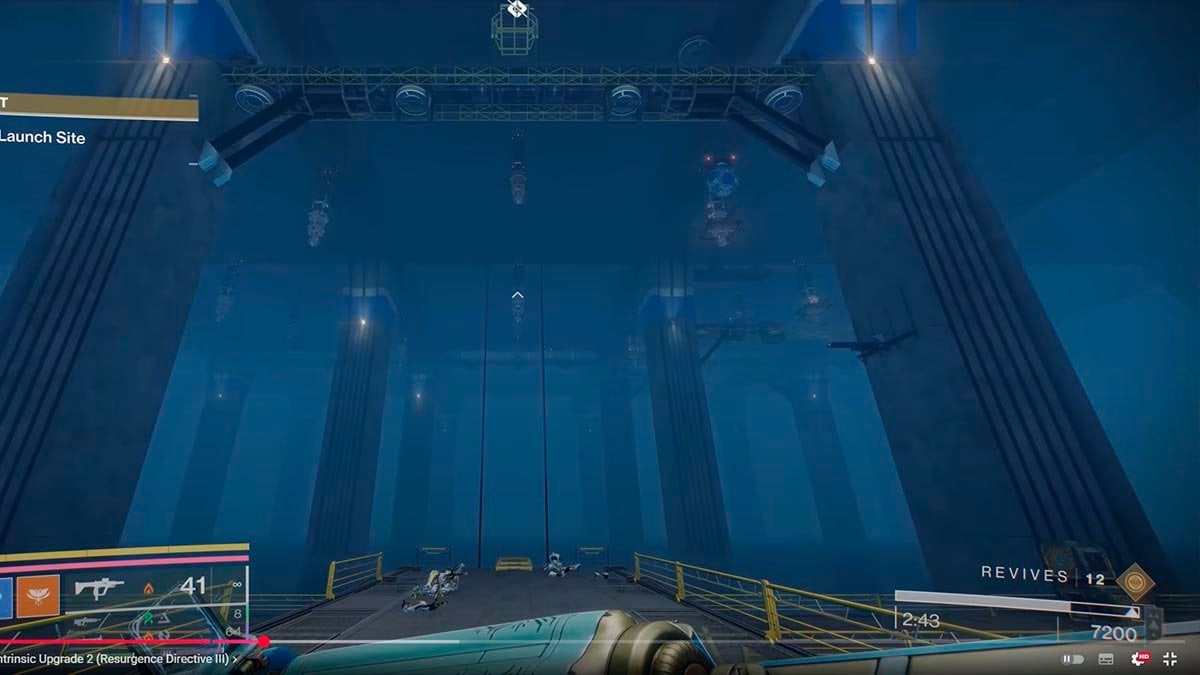Click the objective waypoint marker at top
This screenshot has width=1200, height=675.
tap(516, 10)
